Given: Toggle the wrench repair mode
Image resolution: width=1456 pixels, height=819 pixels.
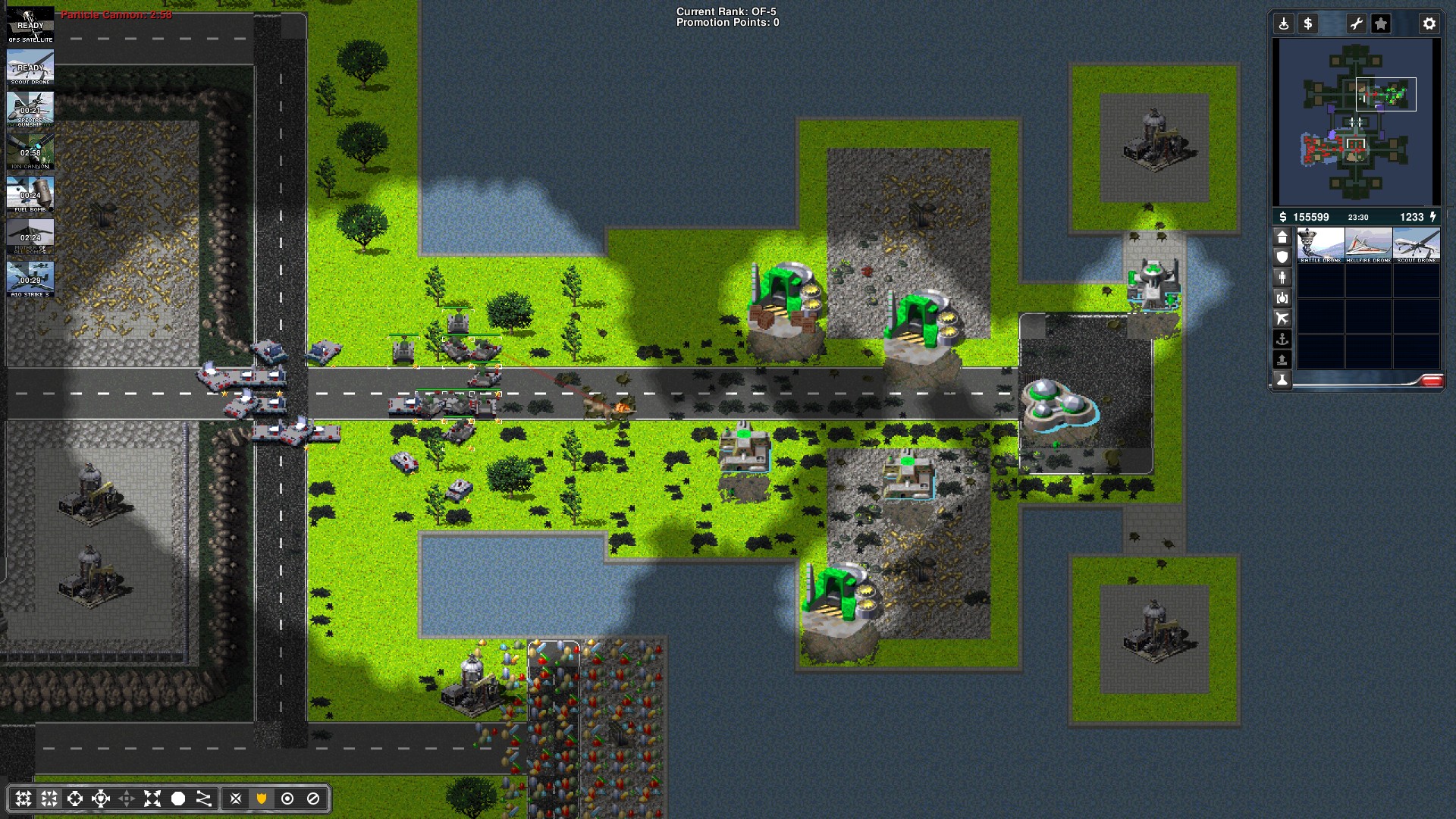Looking at the screenshot, I should click(x=1356, y=24).
